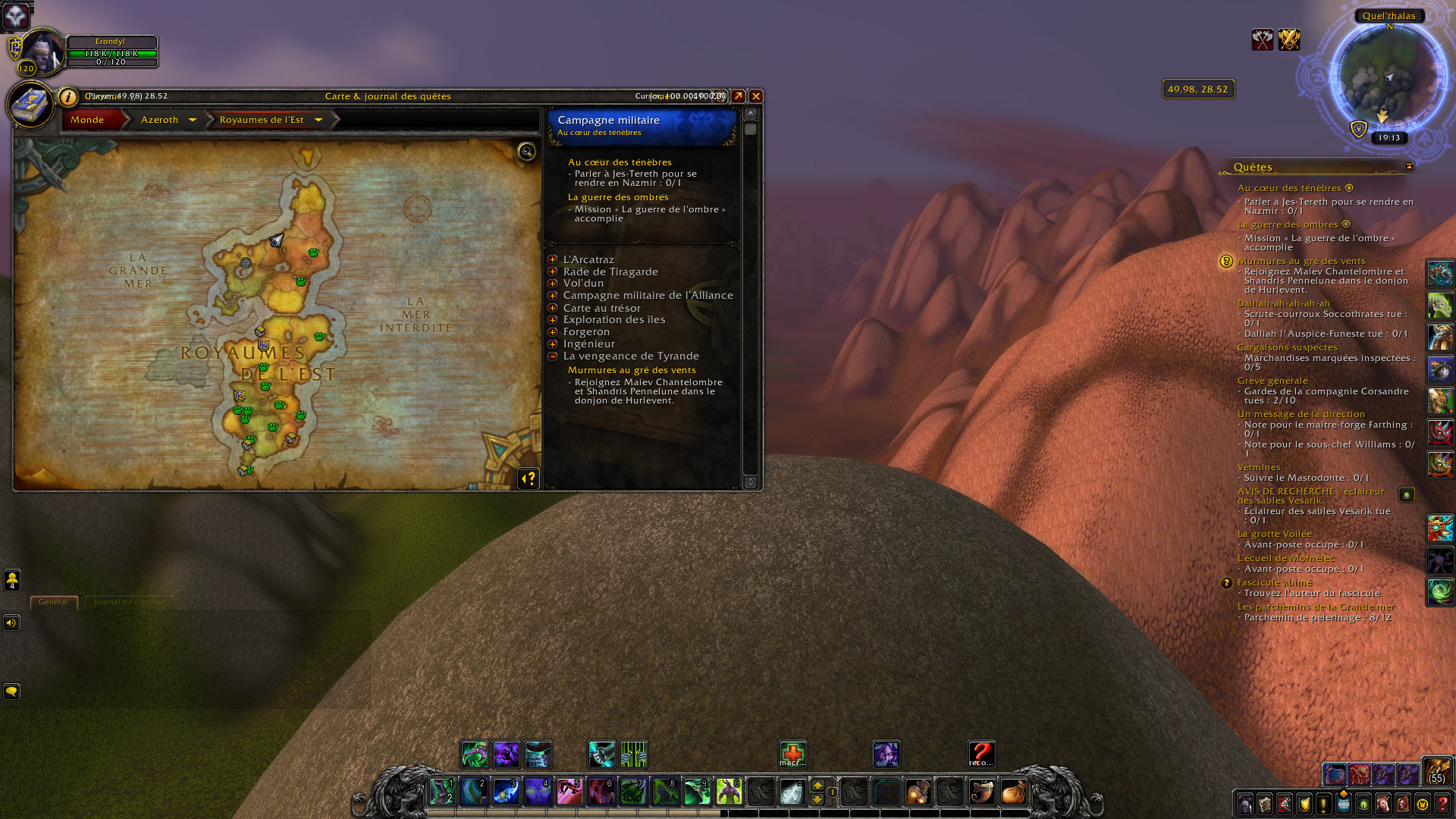Screen dimensions: 1456x819
Task: Open the backpack bag showing 55
Action: 1436,770
